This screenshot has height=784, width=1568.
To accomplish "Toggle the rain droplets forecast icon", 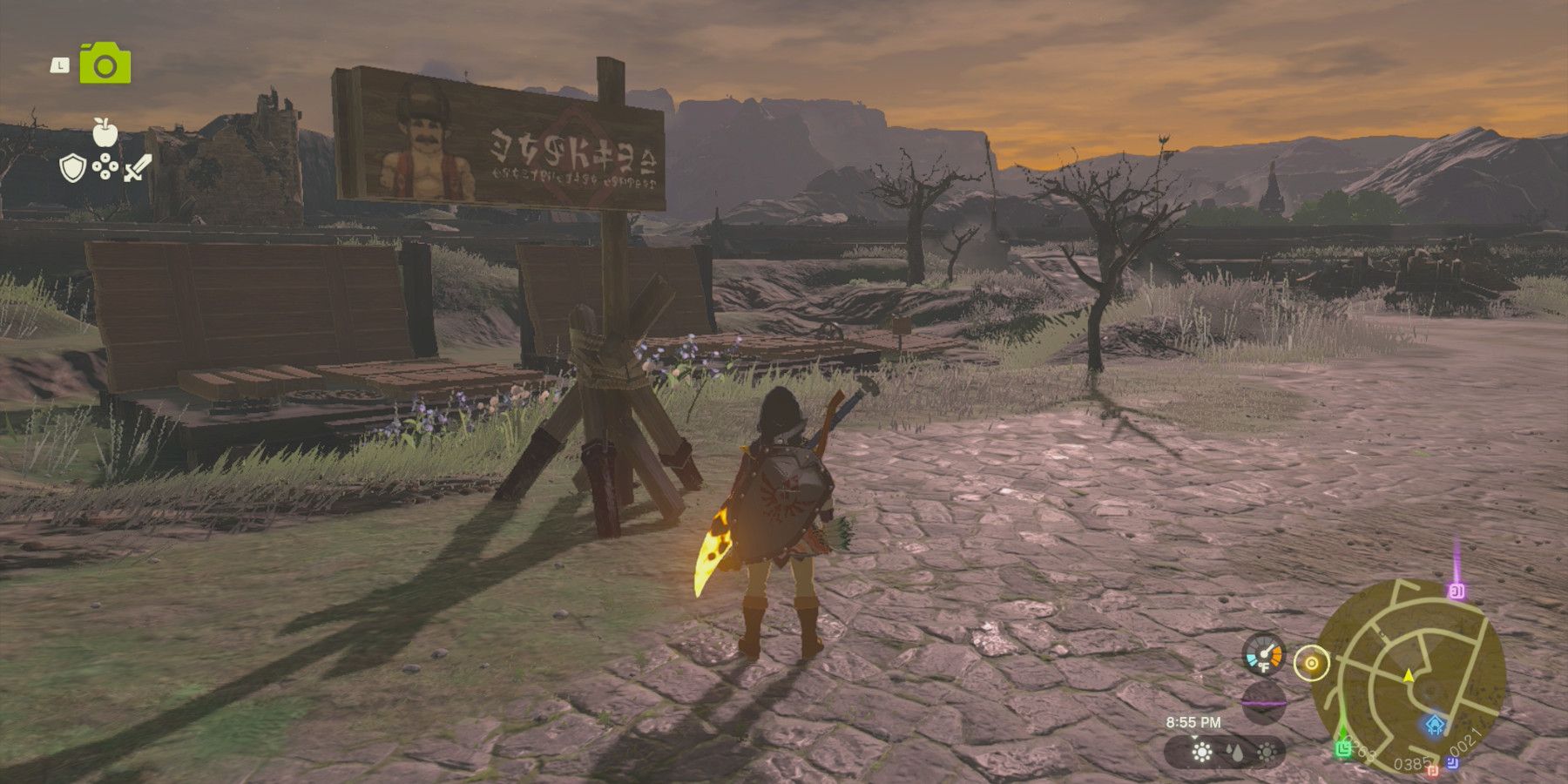I will pyautogui.click(x=1236, y=752).
